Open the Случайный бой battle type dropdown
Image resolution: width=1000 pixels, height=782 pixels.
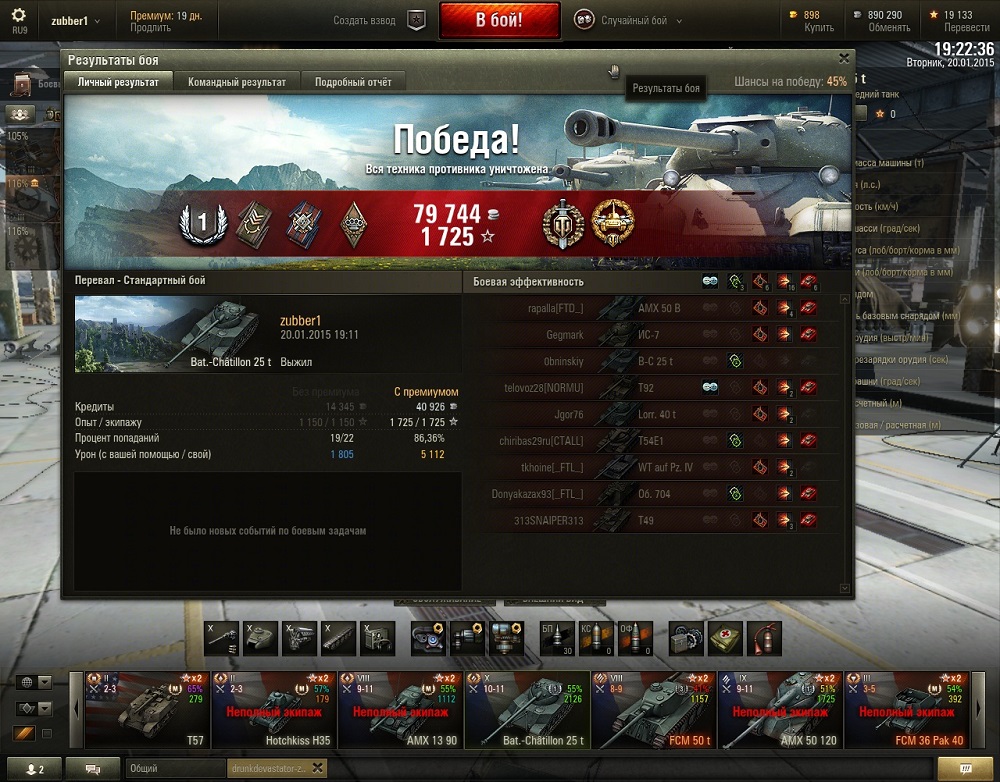point(630,21)
